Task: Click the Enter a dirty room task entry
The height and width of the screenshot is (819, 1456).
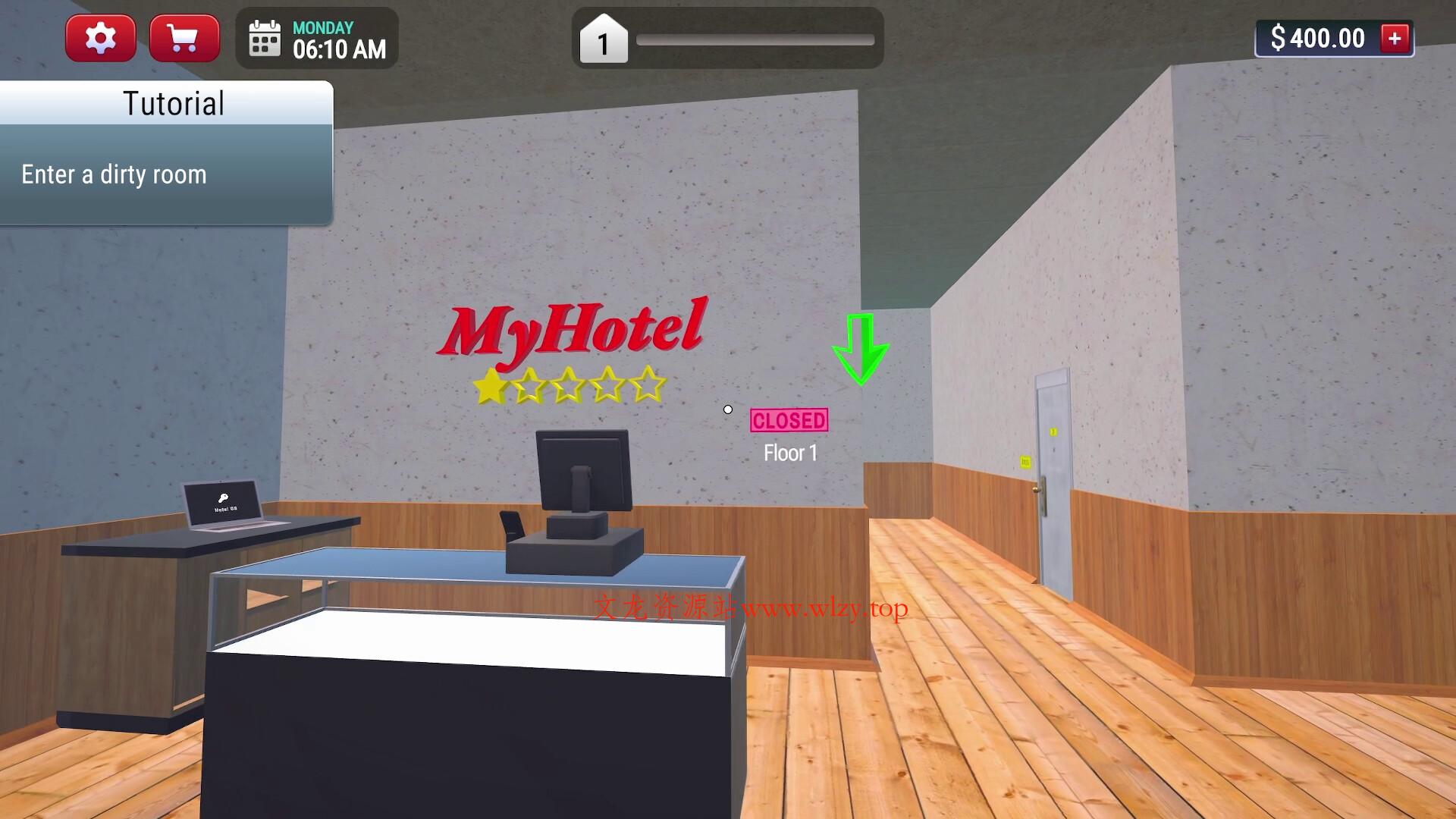Action: click(x=114, y=174)
